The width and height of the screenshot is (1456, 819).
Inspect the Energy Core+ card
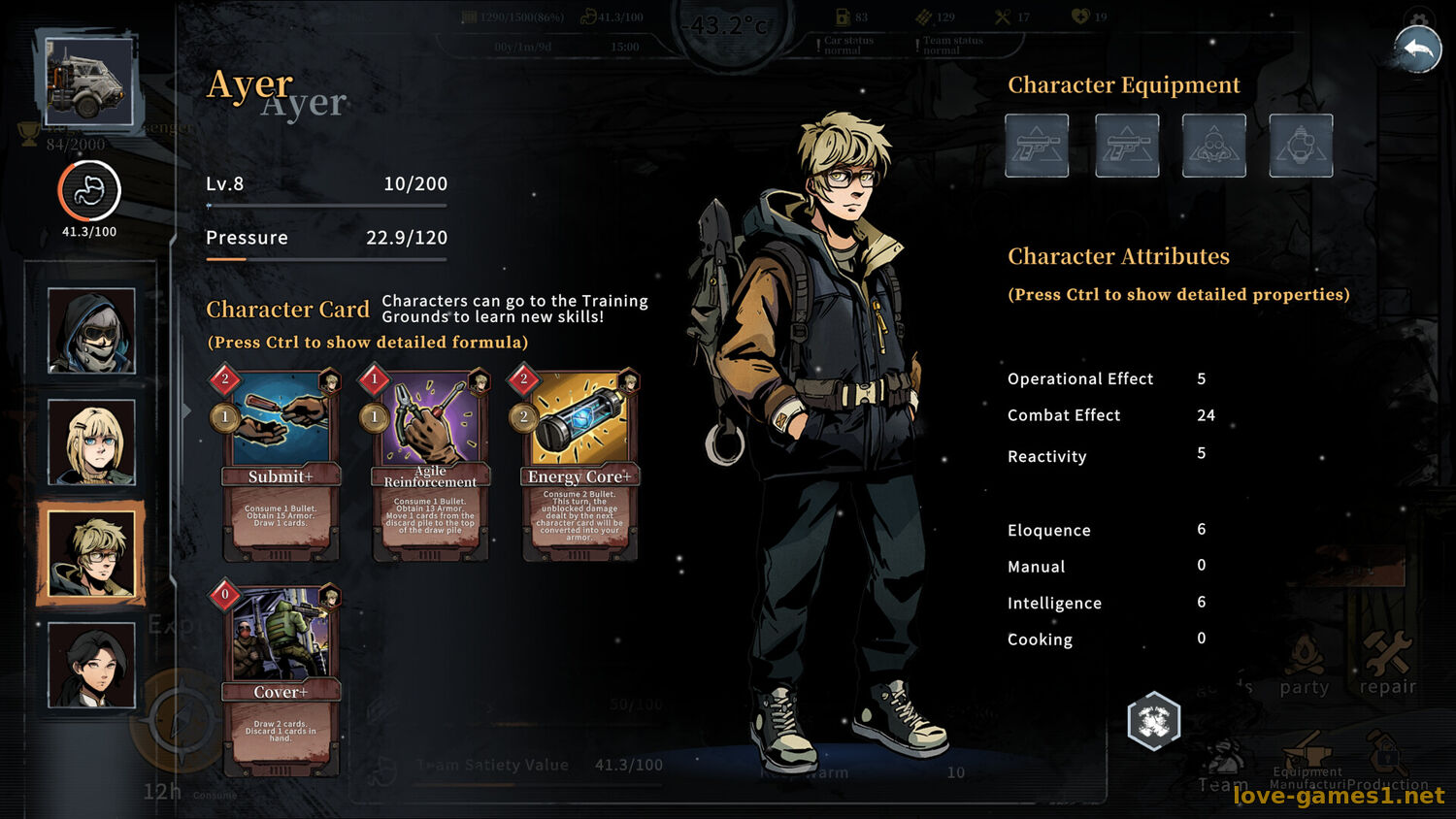(x=579, y=466)
